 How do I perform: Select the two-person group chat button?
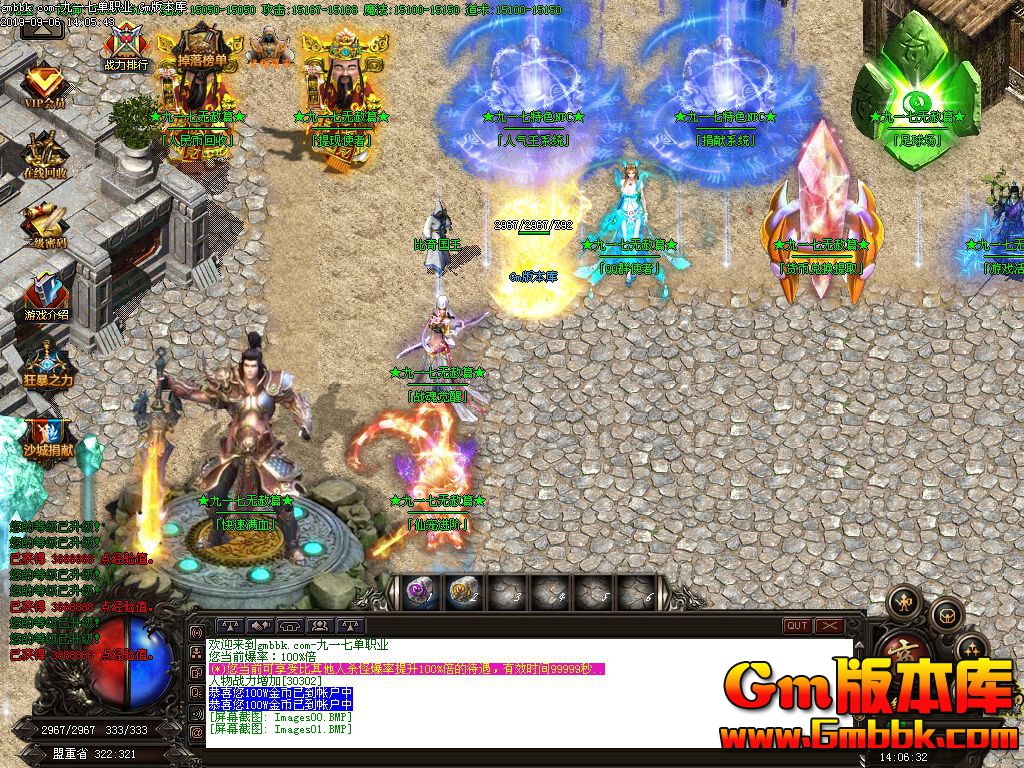tap(322, 626)
